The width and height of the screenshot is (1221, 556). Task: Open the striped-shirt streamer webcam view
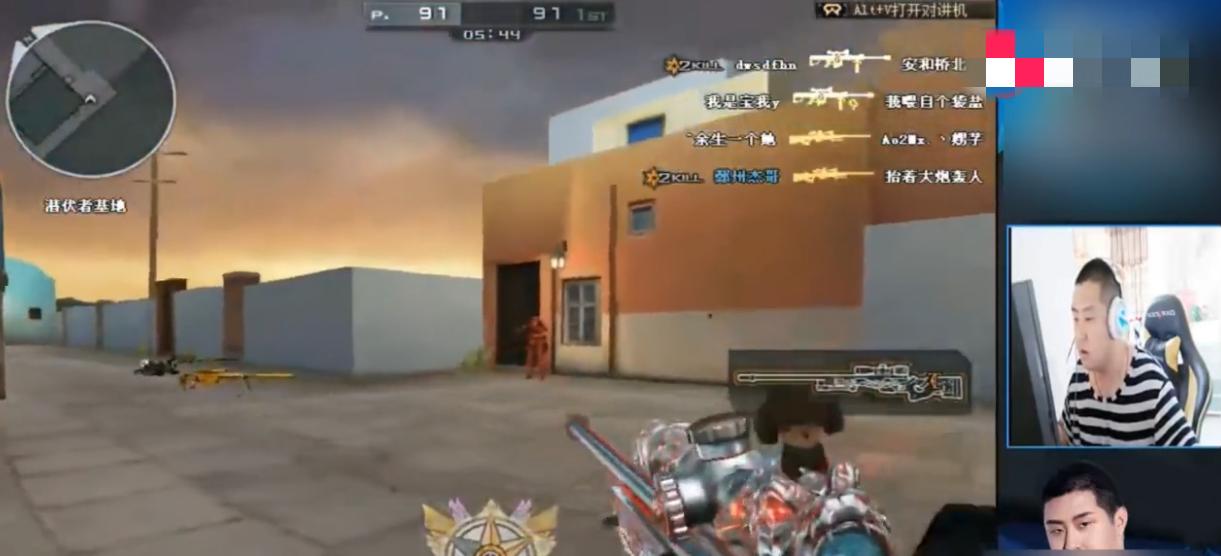click(1112, 336)
